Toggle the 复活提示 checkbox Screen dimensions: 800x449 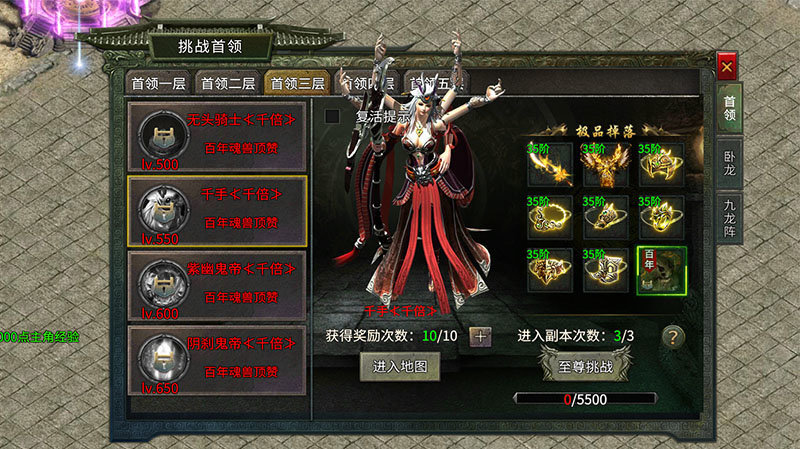coord(333,117)
